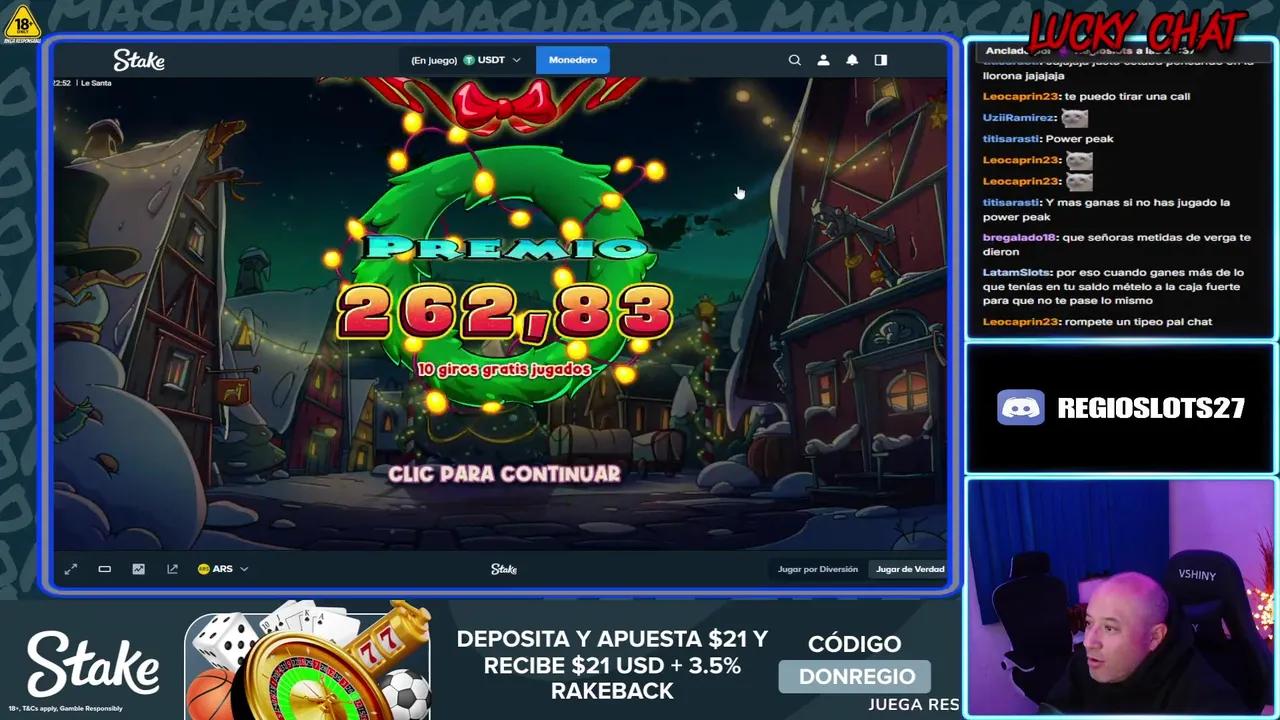The width and height of the screenshot is (1280, 720).
Task: Click the Discord icon next to REGIOSLOTS27
Action: (1020, 407)
